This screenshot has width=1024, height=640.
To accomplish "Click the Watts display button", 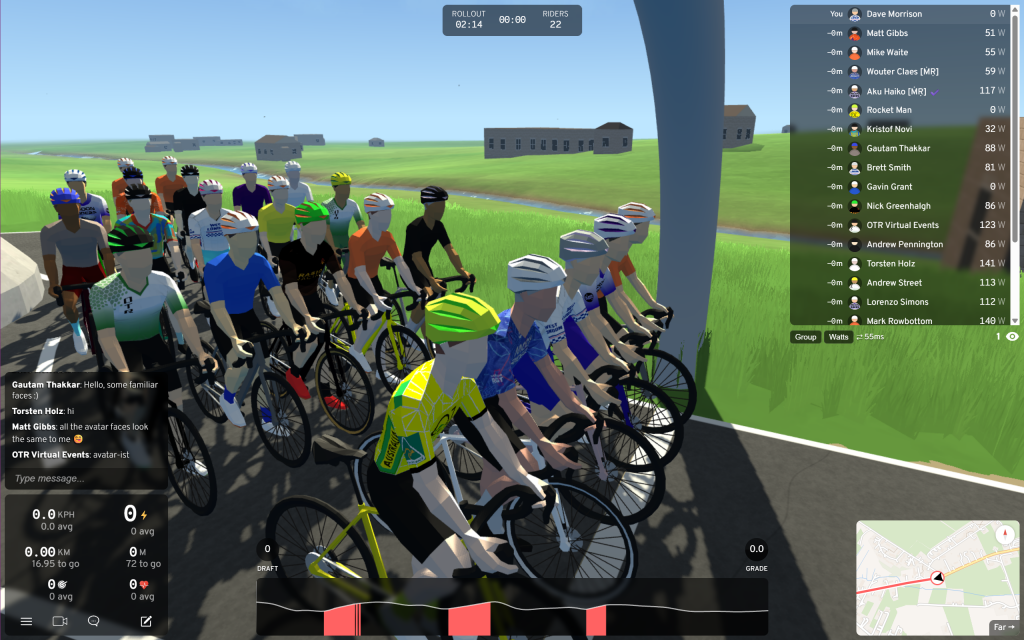I will [x=838, y=337].
